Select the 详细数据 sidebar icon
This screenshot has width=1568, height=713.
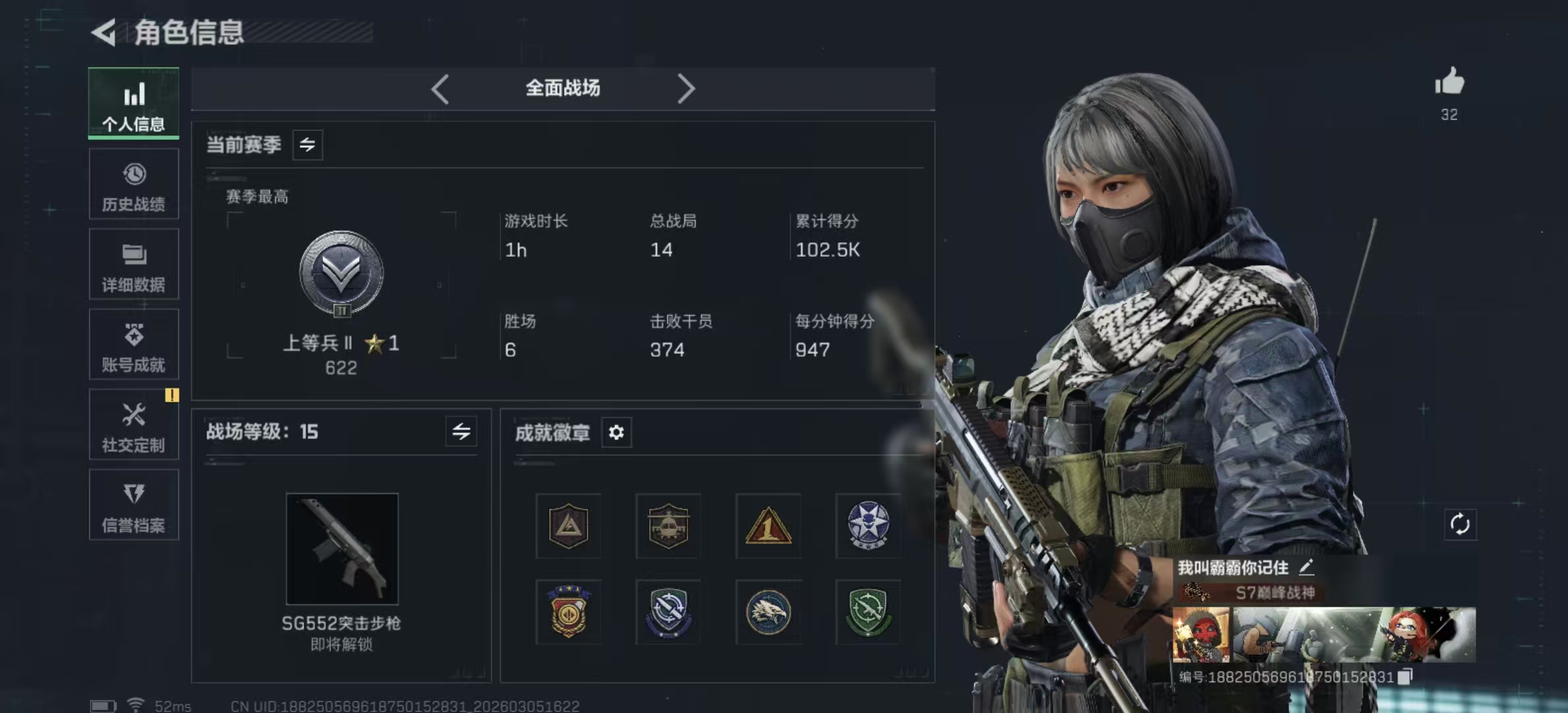pyautogui.click(x=133, y=264)
